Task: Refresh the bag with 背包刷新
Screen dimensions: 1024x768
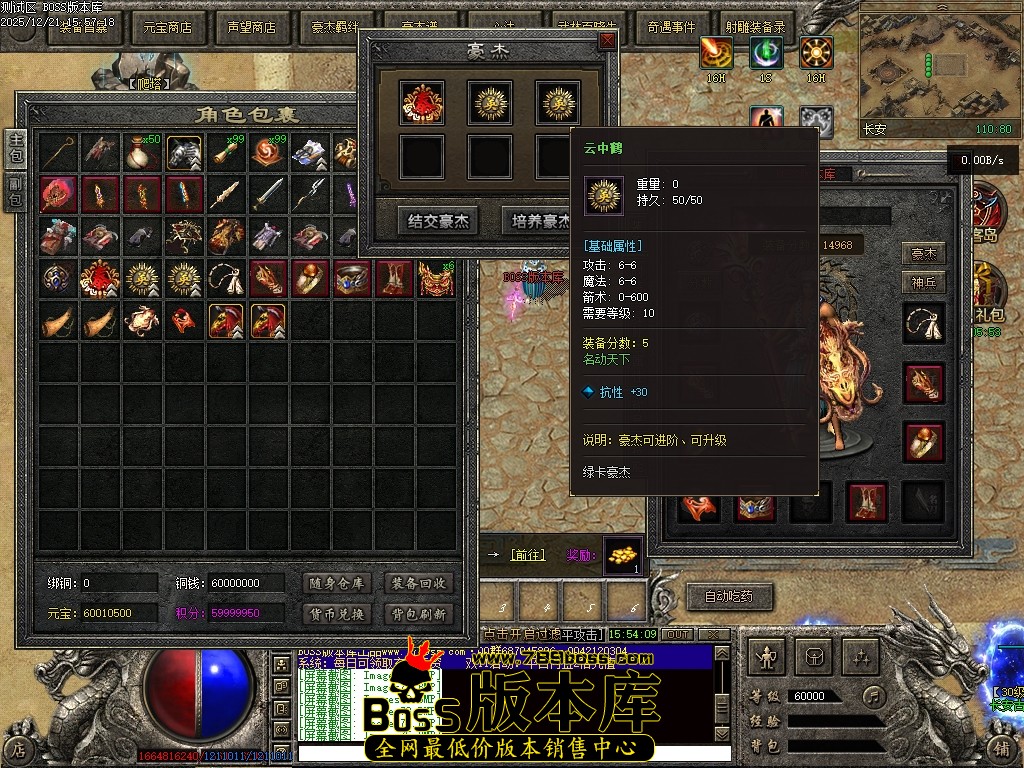Action: (419, 614)
